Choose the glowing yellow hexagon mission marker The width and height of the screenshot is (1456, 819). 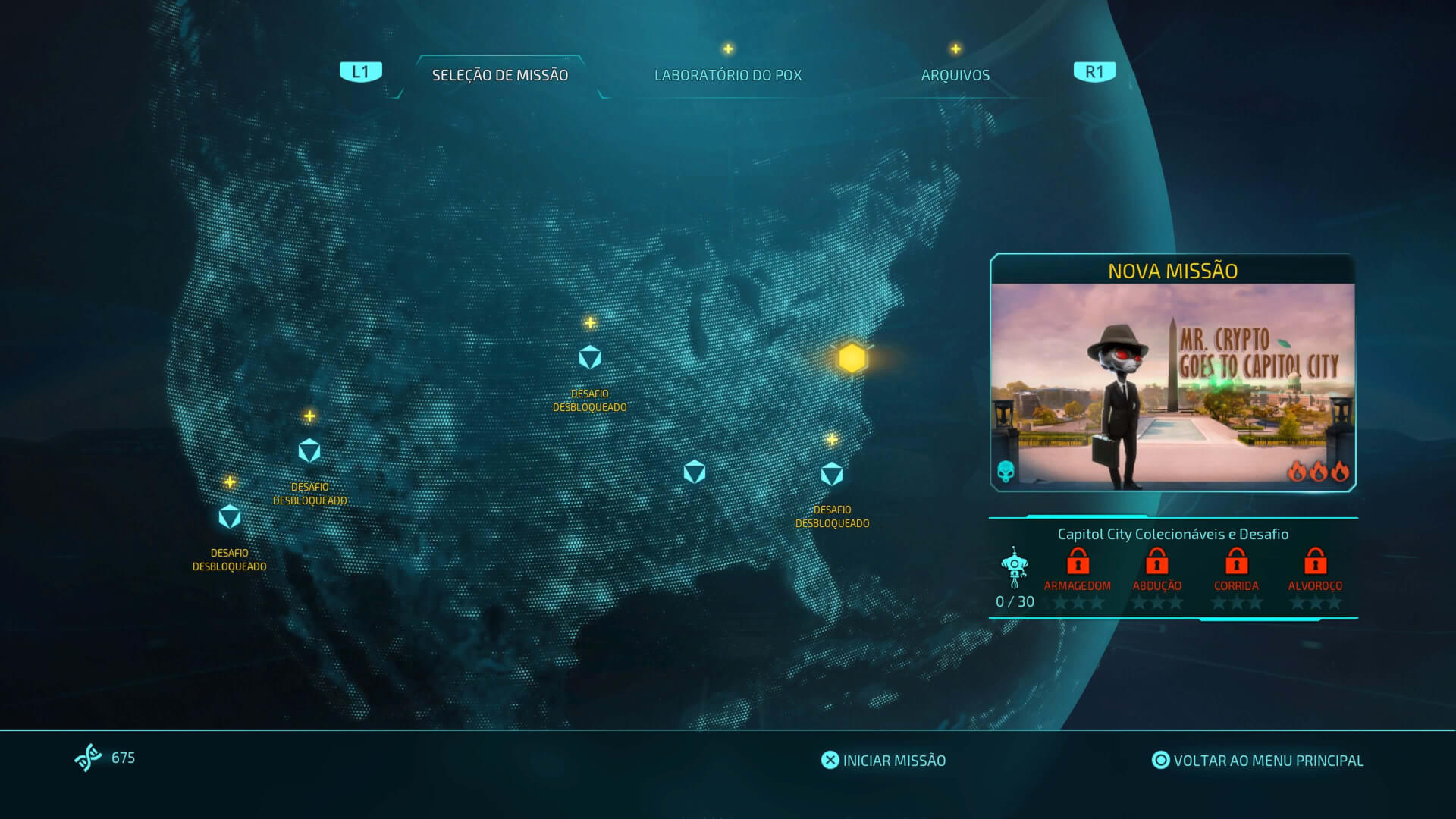click(852, 358)
